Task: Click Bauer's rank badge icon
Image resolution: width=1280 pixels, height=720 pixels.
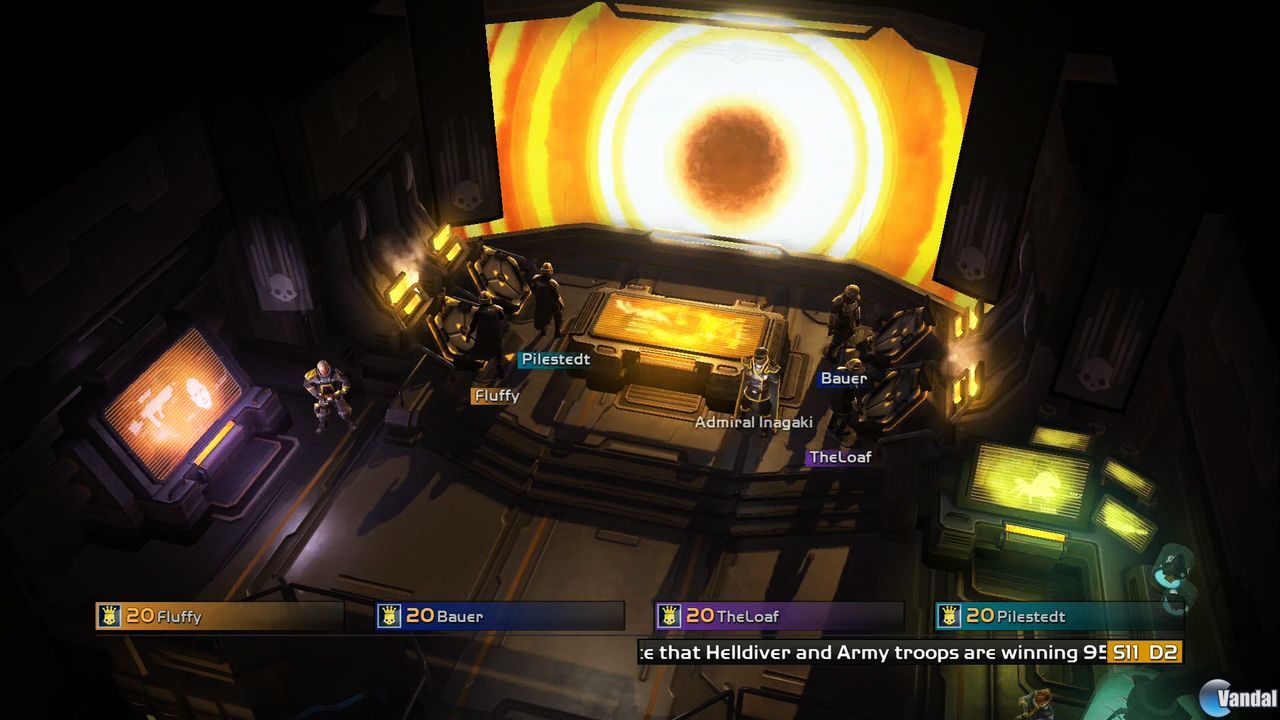Action: pyautogui.click(x=389, y=616)
